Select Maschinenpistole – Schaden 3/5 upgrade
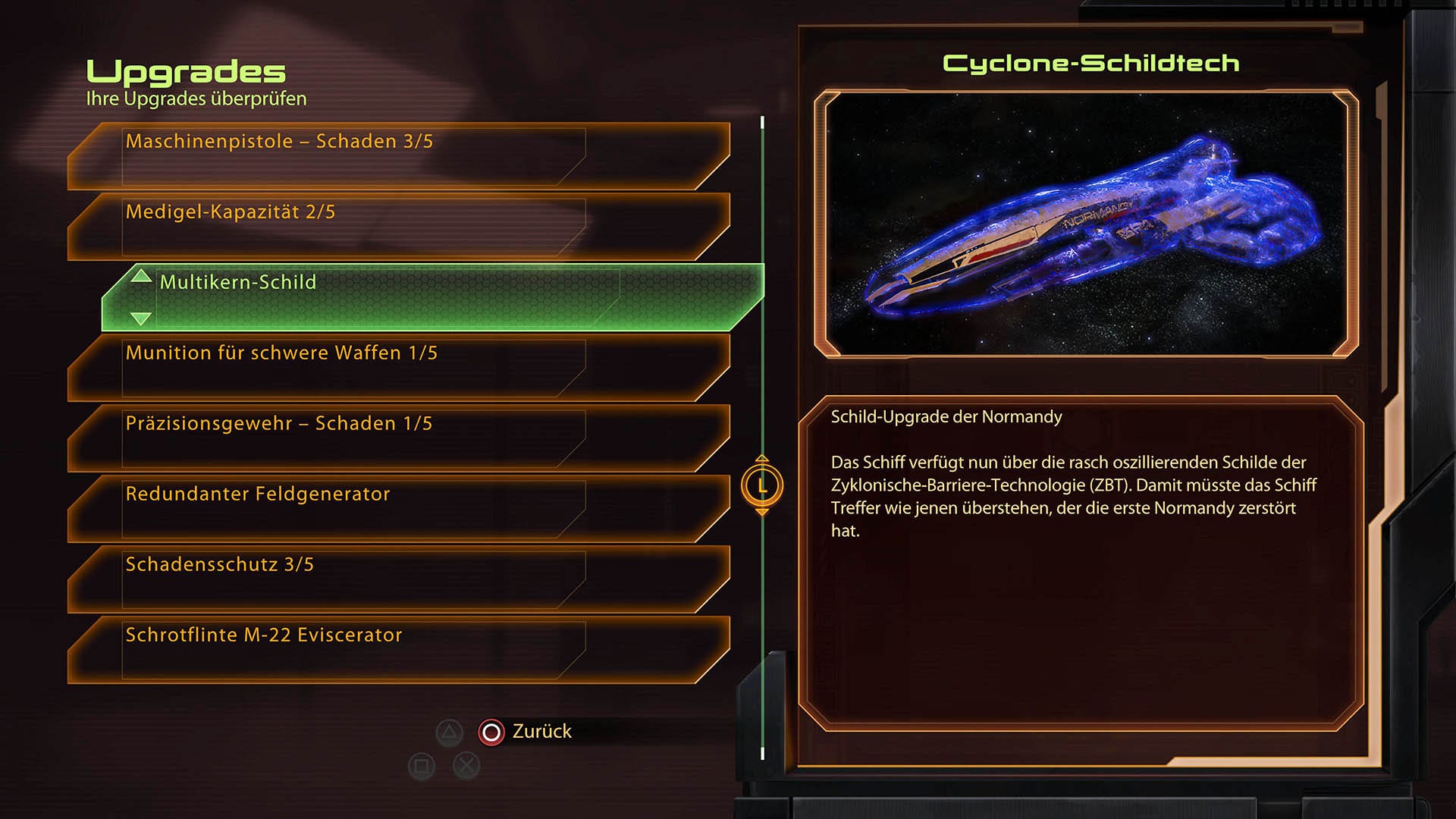Screen dimensions: 1456x819 click(398, 156)
